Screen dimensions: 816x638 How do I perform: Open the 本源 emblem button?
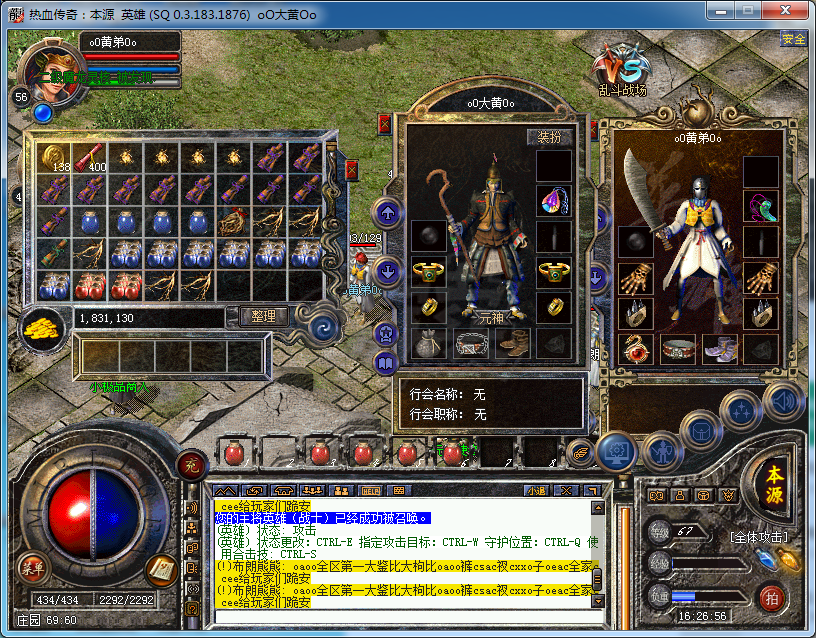(775, 487)
